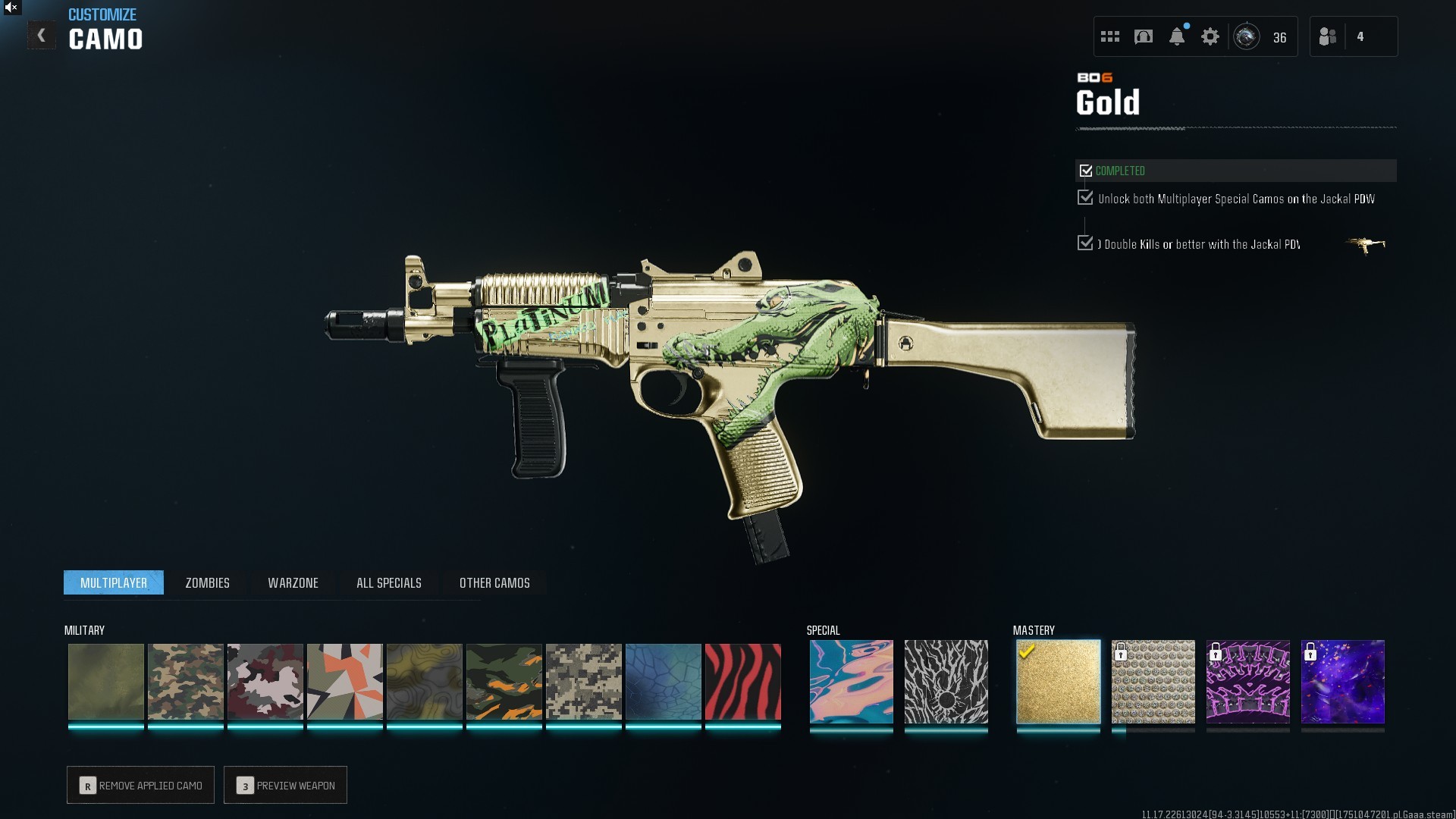The image size is (1456, 819).
Task: Pick the locked dark purple galaxy camo
Action: tap(1342, 681)
